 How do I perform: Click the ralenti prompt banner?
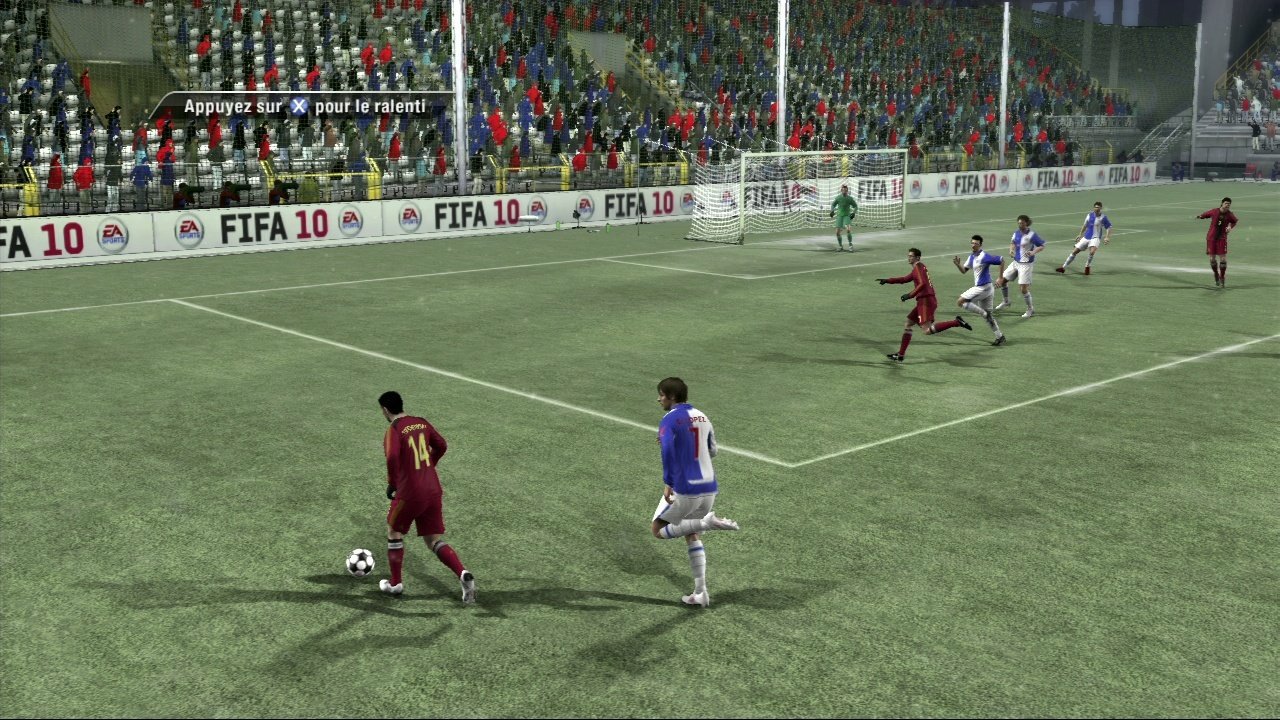pos(300,105)
